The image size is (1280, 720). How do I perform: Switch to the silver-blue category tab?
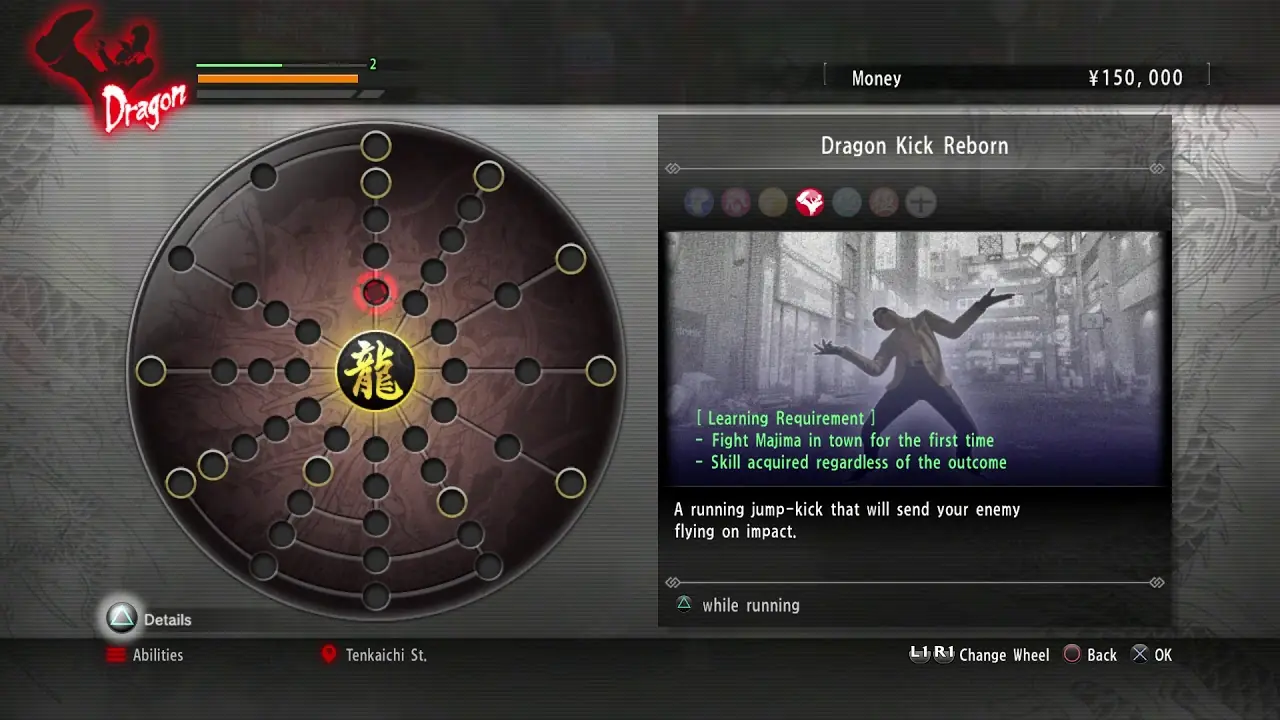point(846,202)
